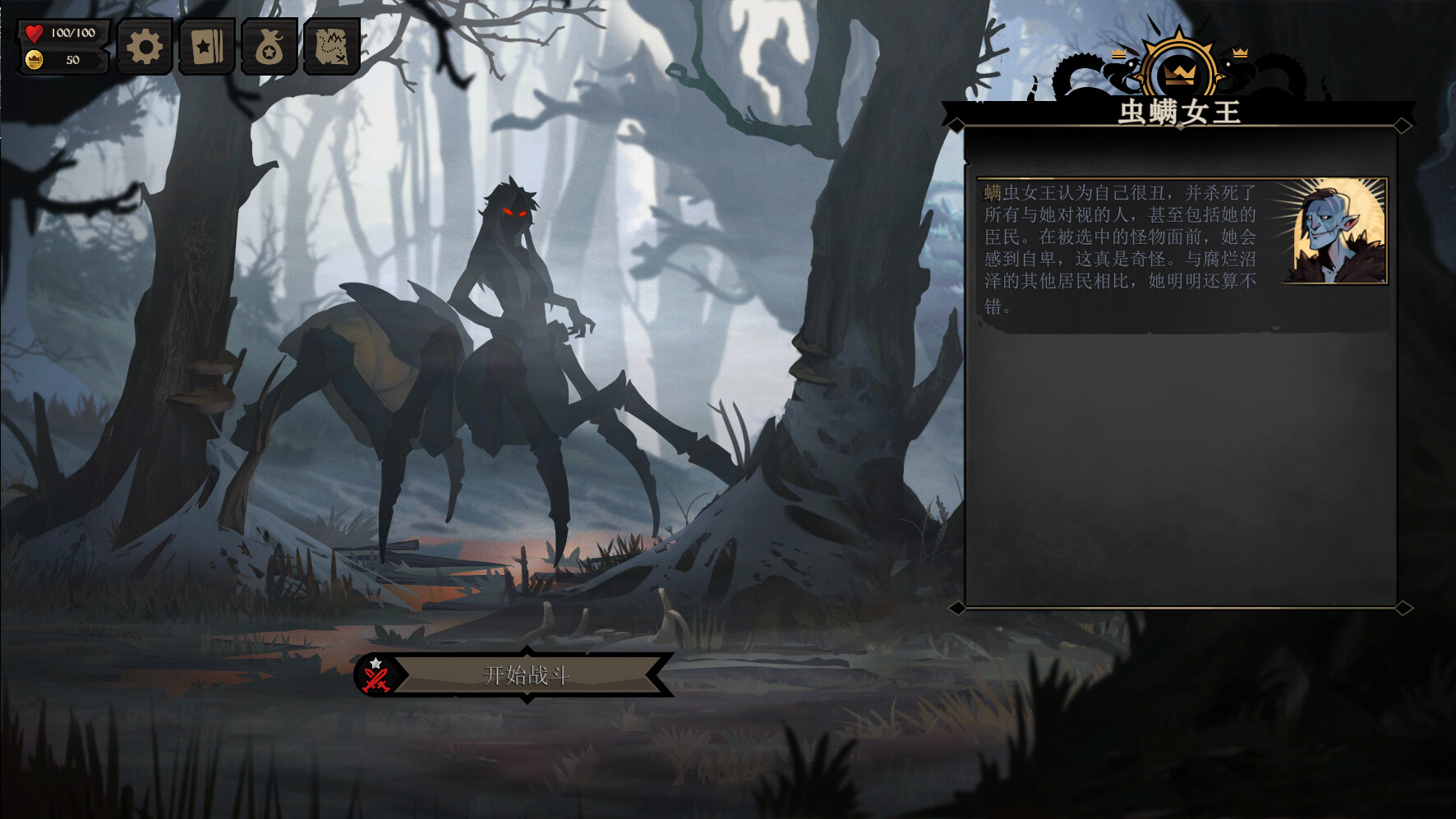View the card deck
Viewport: 1456px width, 819px height.
(207, 47)
